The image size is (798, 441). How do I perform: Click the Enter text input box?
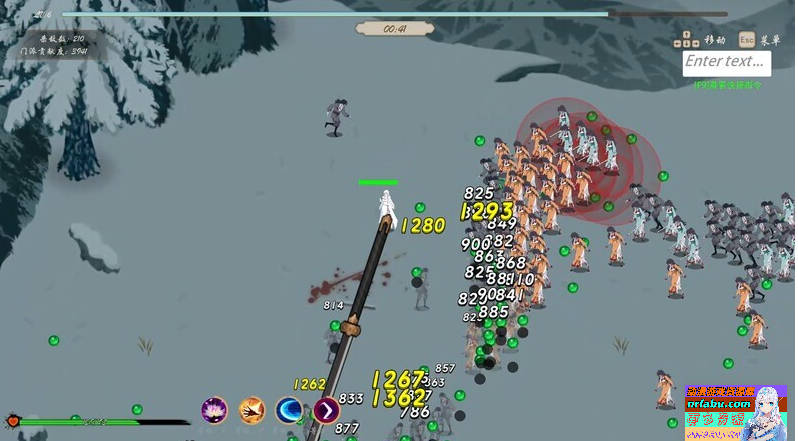[727, 63]
